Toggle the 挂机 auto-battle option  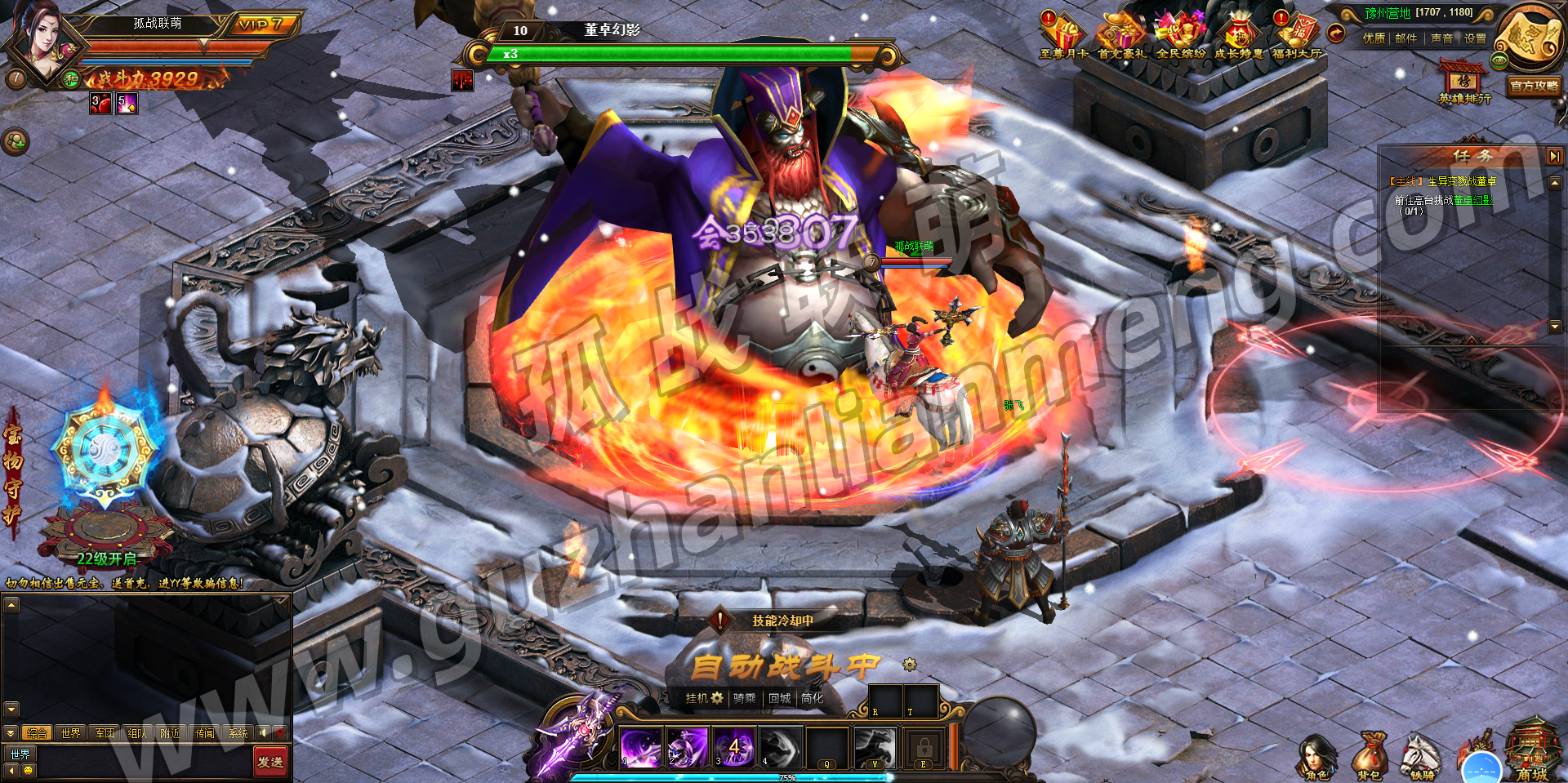[703, 698]
